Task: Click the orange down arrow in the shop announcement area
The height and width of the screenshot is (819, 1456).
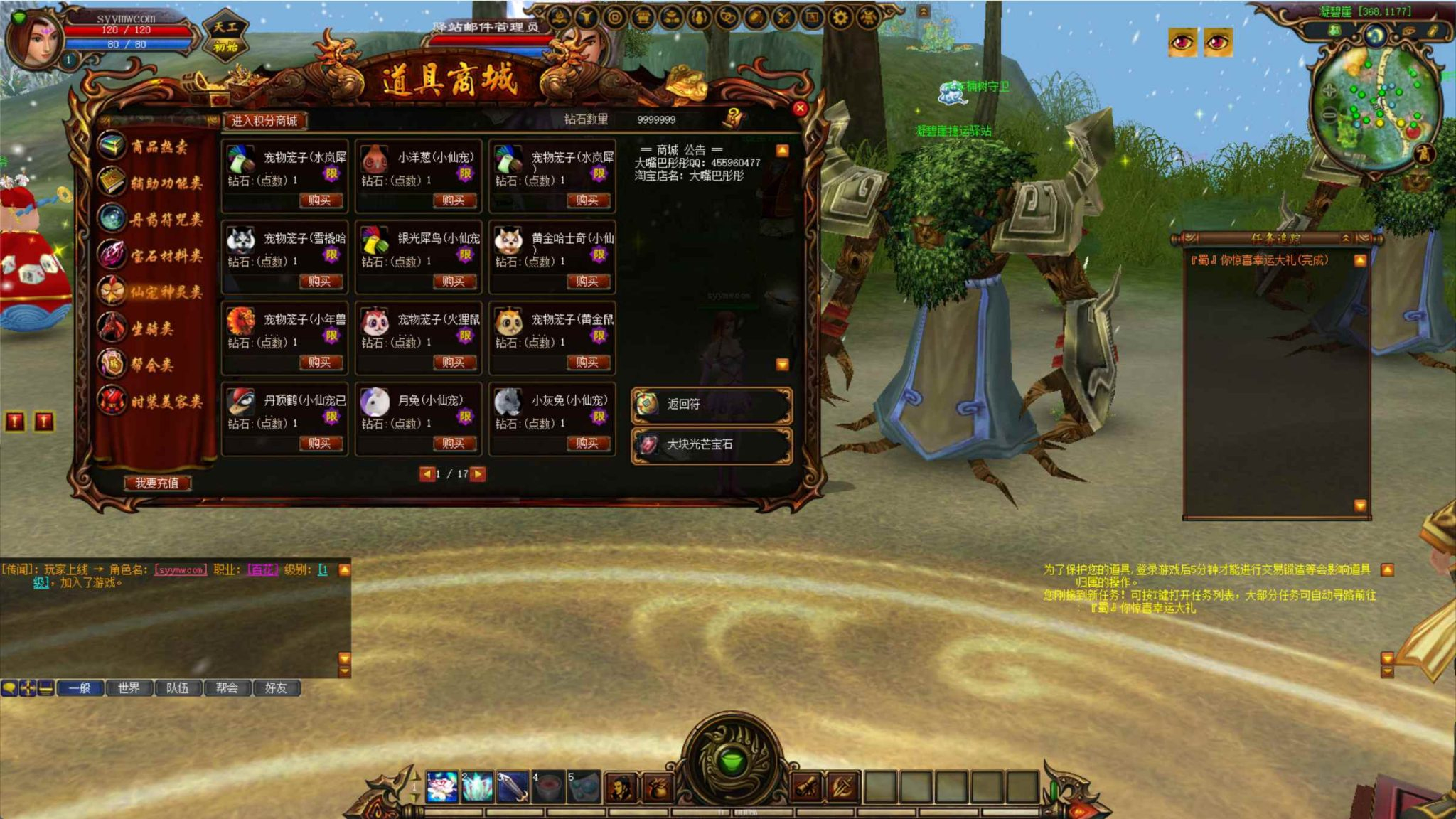Action: click(783, 364)
